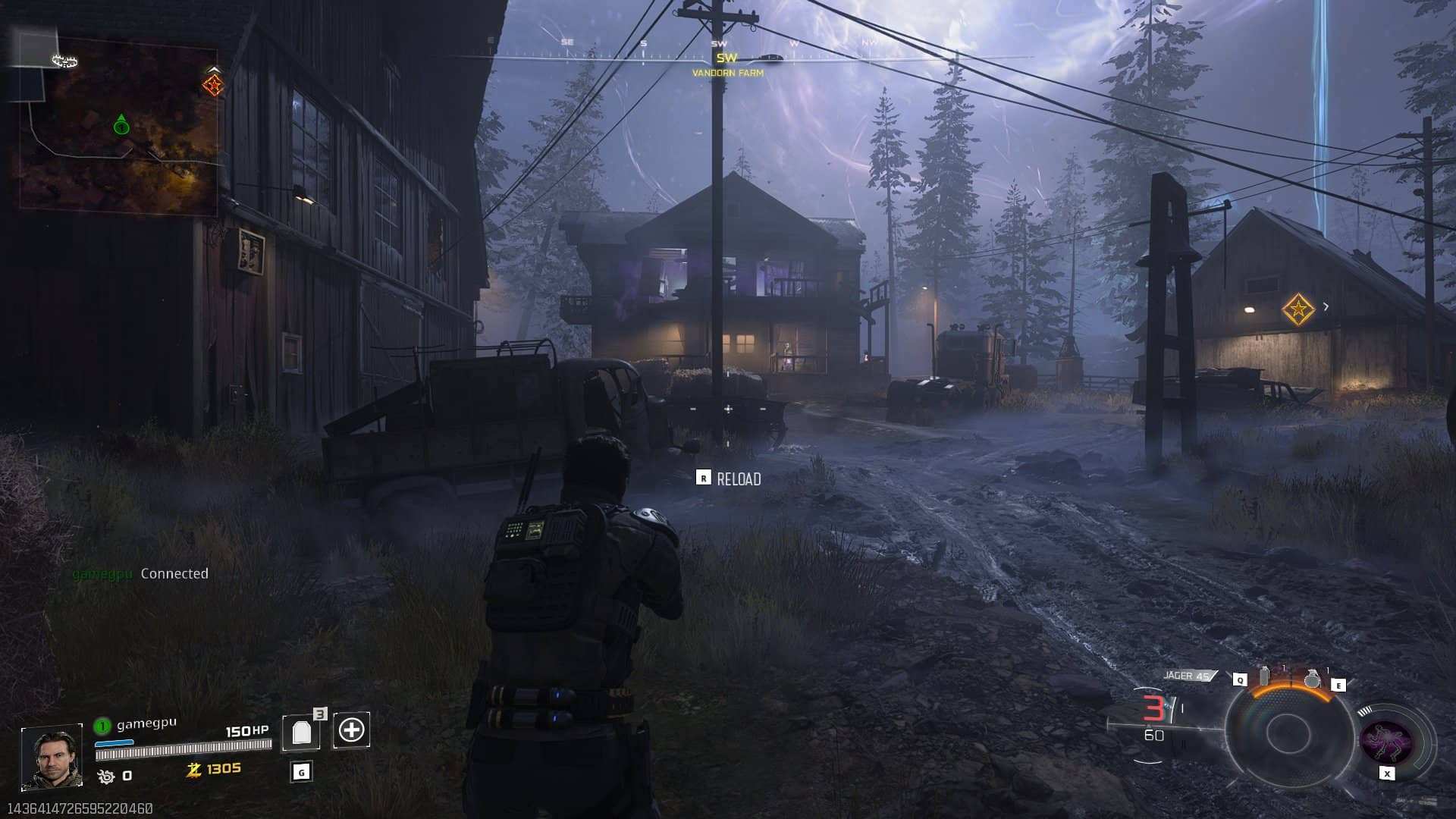1456x819 pixels.
Task: Activate the purple field upgrade ability
Action: coord(1386,741)
